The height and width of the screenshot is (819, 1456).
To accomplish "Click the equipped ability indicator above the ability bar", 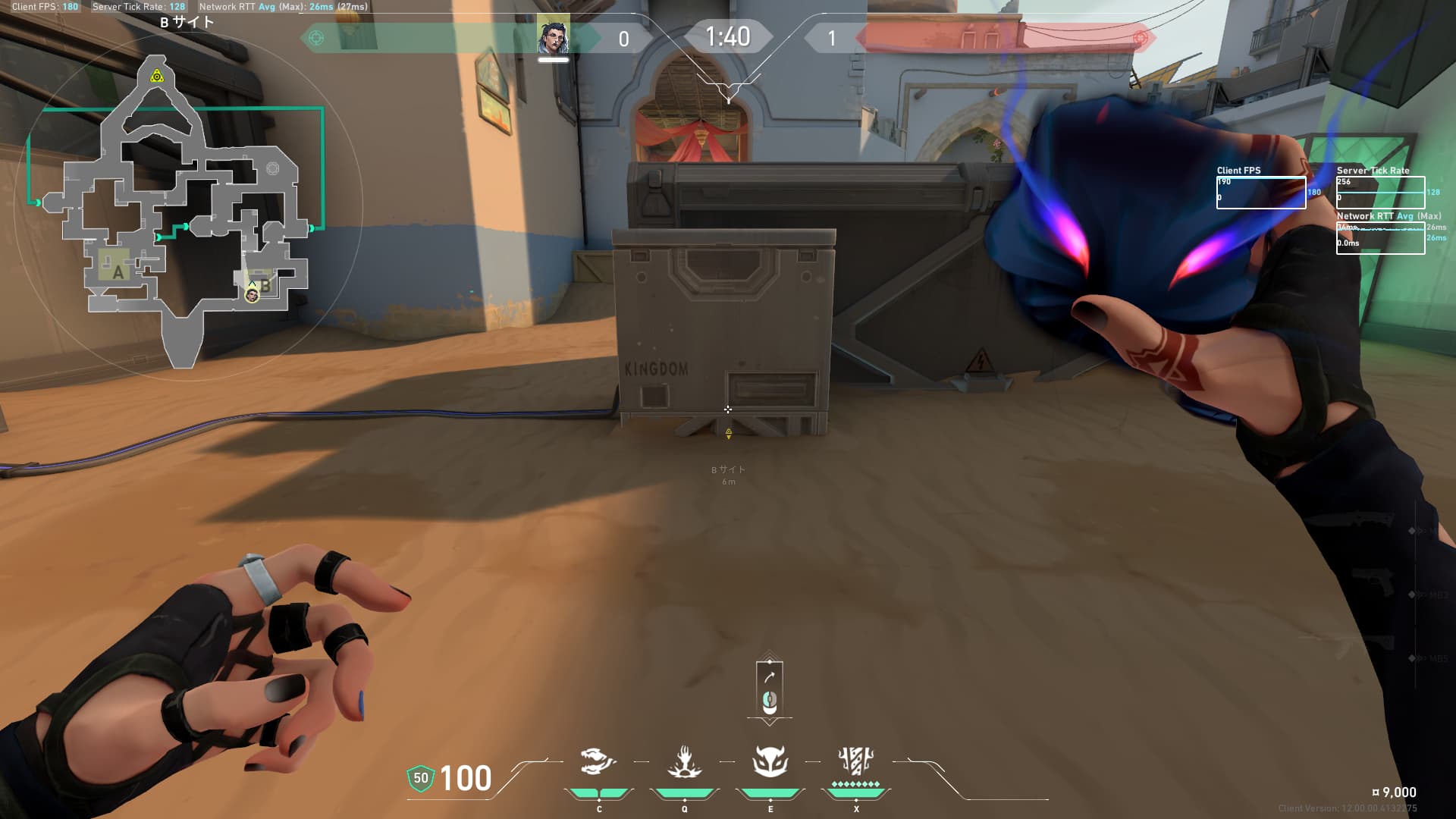I will (x=770, y=689).
